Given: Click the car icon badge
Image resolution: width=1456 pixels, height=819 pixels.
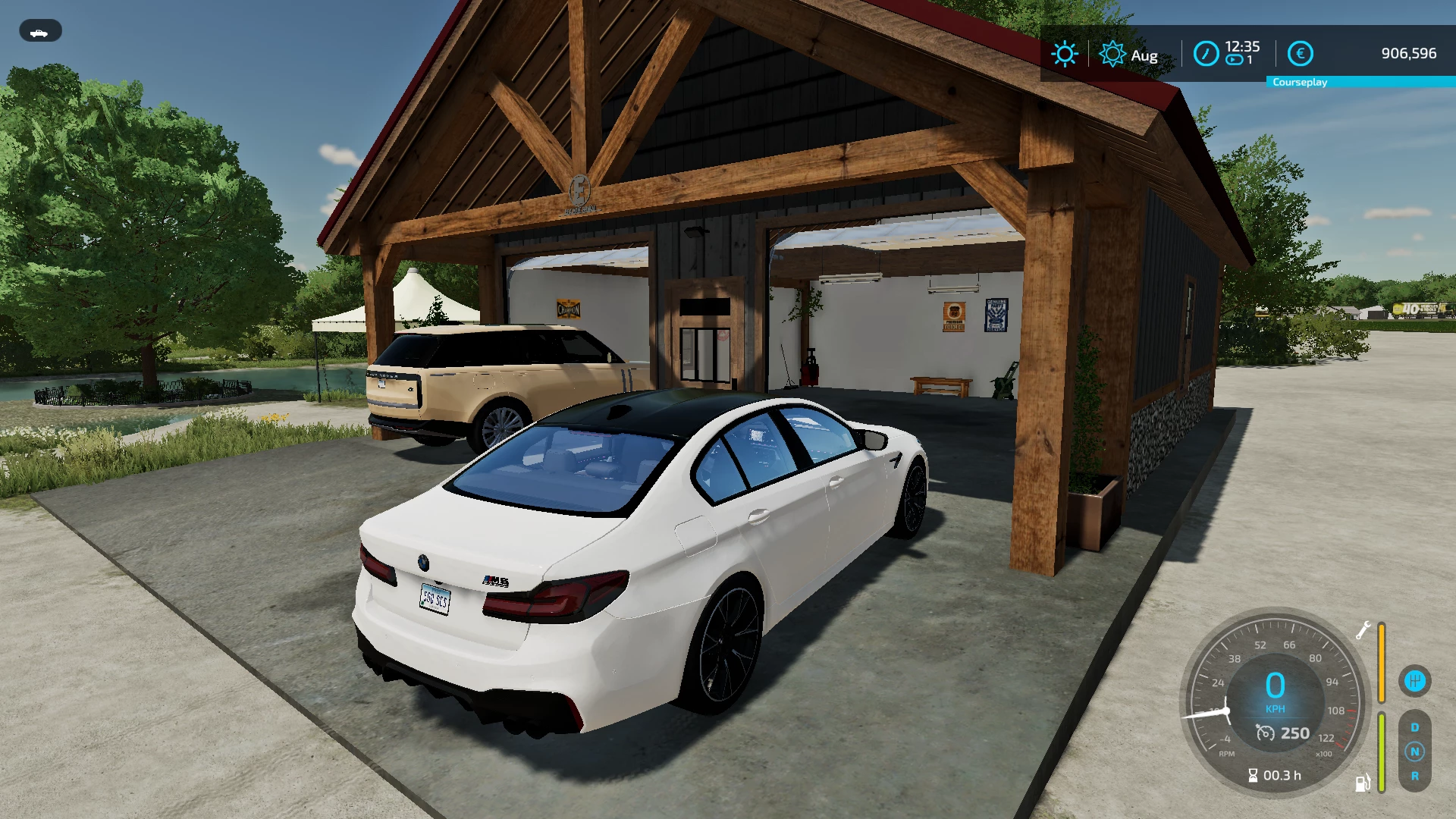Looking at the screenshot, I should click(40, 31).
